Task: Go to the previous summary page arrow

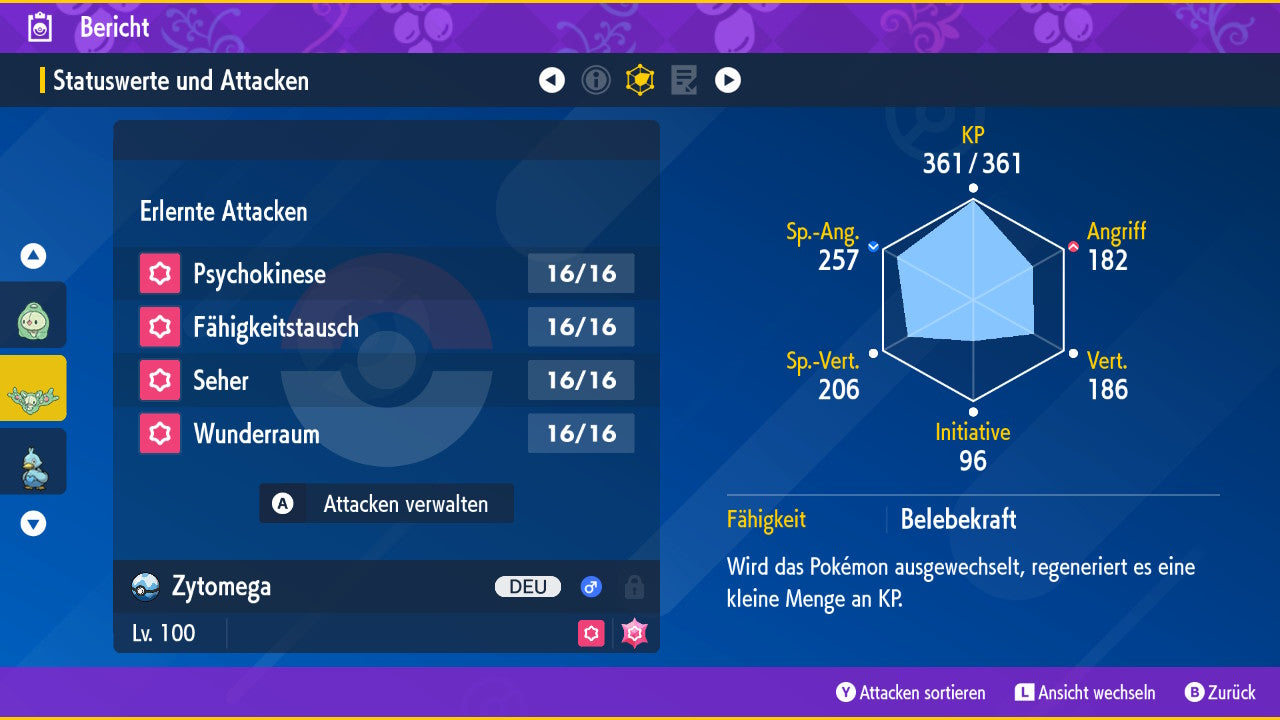Action: tap(552, 80)
